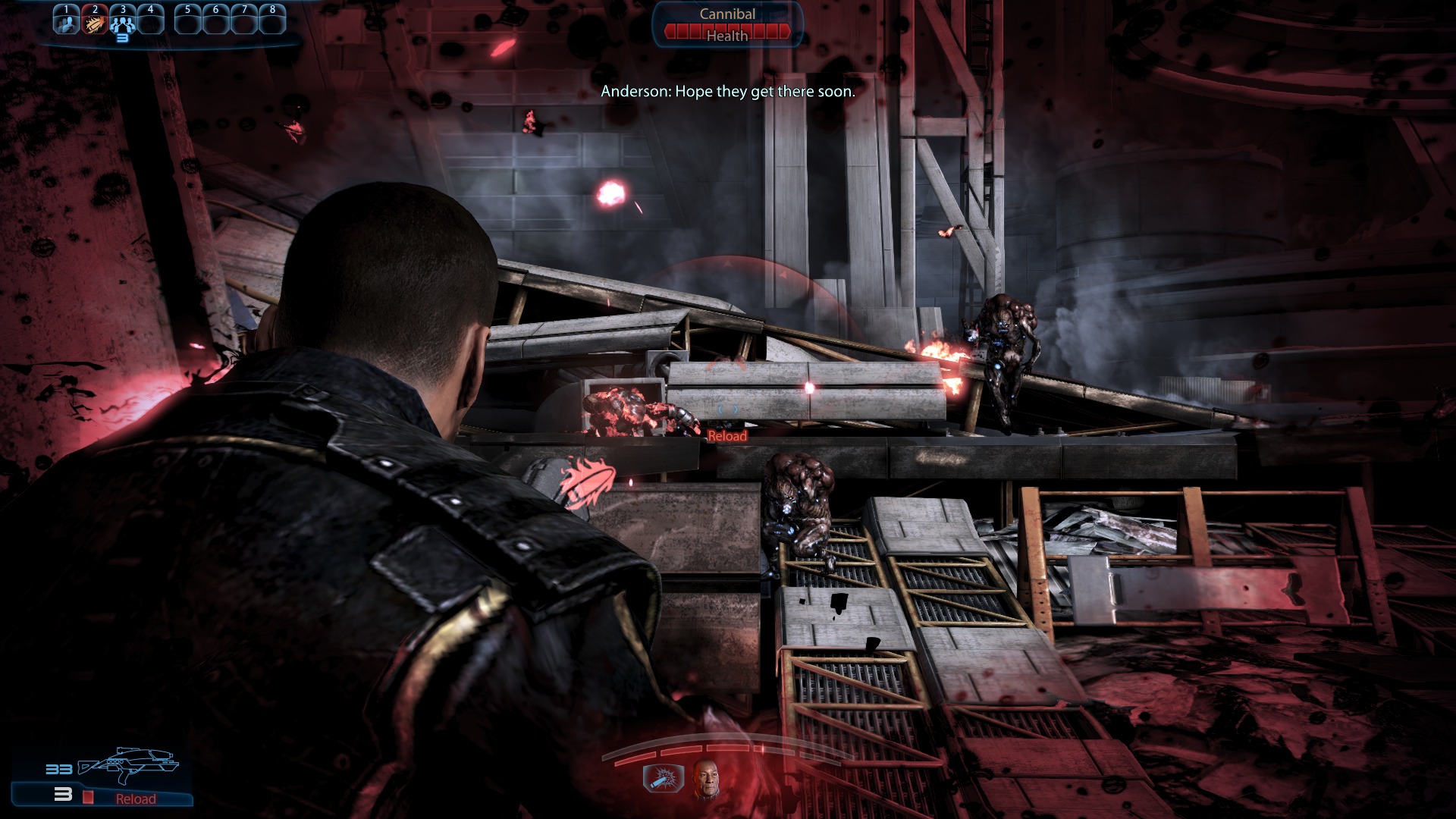This screenshot has height=819, width=1456.
Task: Click the assault rifle weapon icon
Action: click(129, 764)
